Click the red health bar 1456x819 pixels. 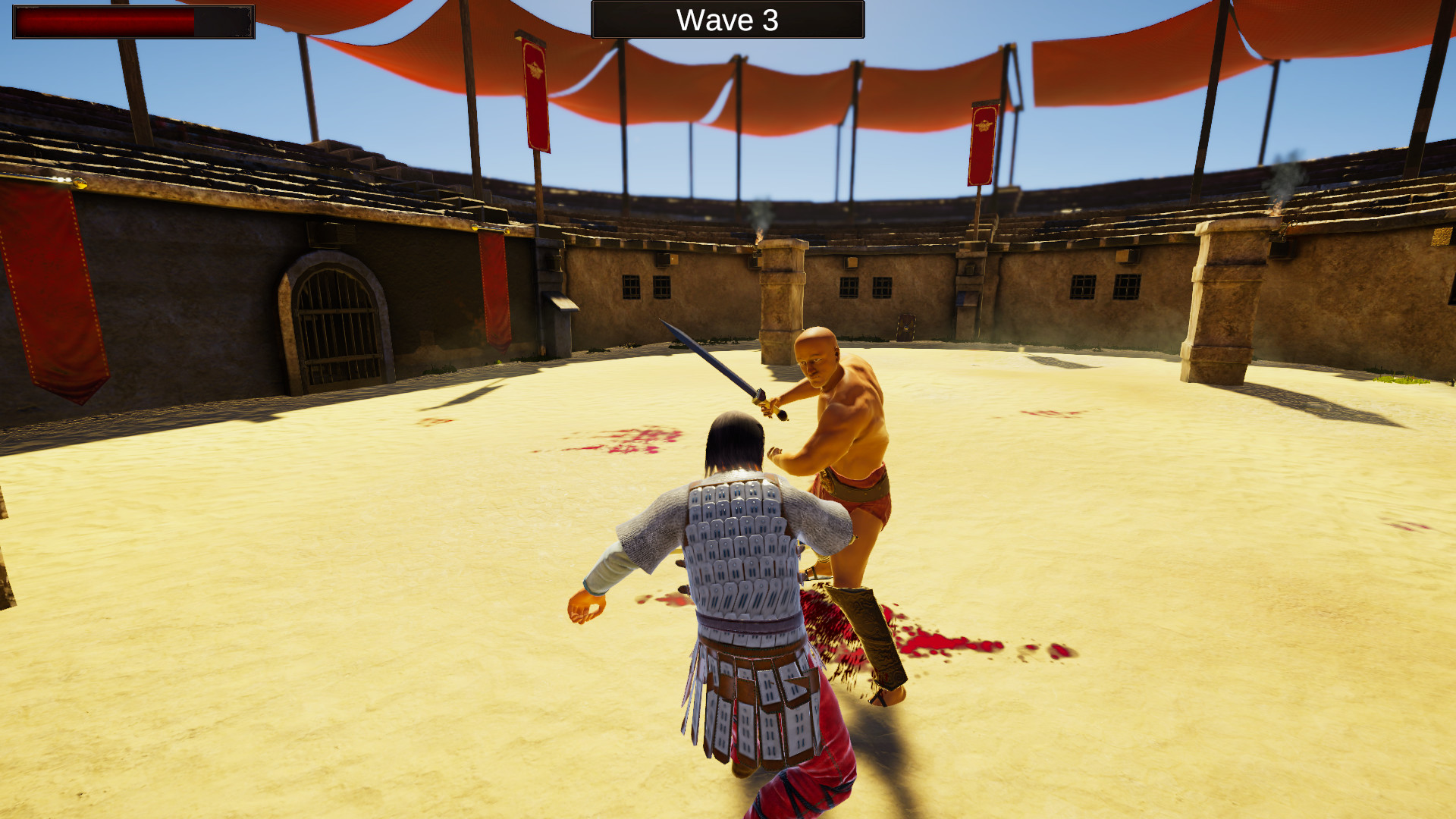(x=106, y=20)
